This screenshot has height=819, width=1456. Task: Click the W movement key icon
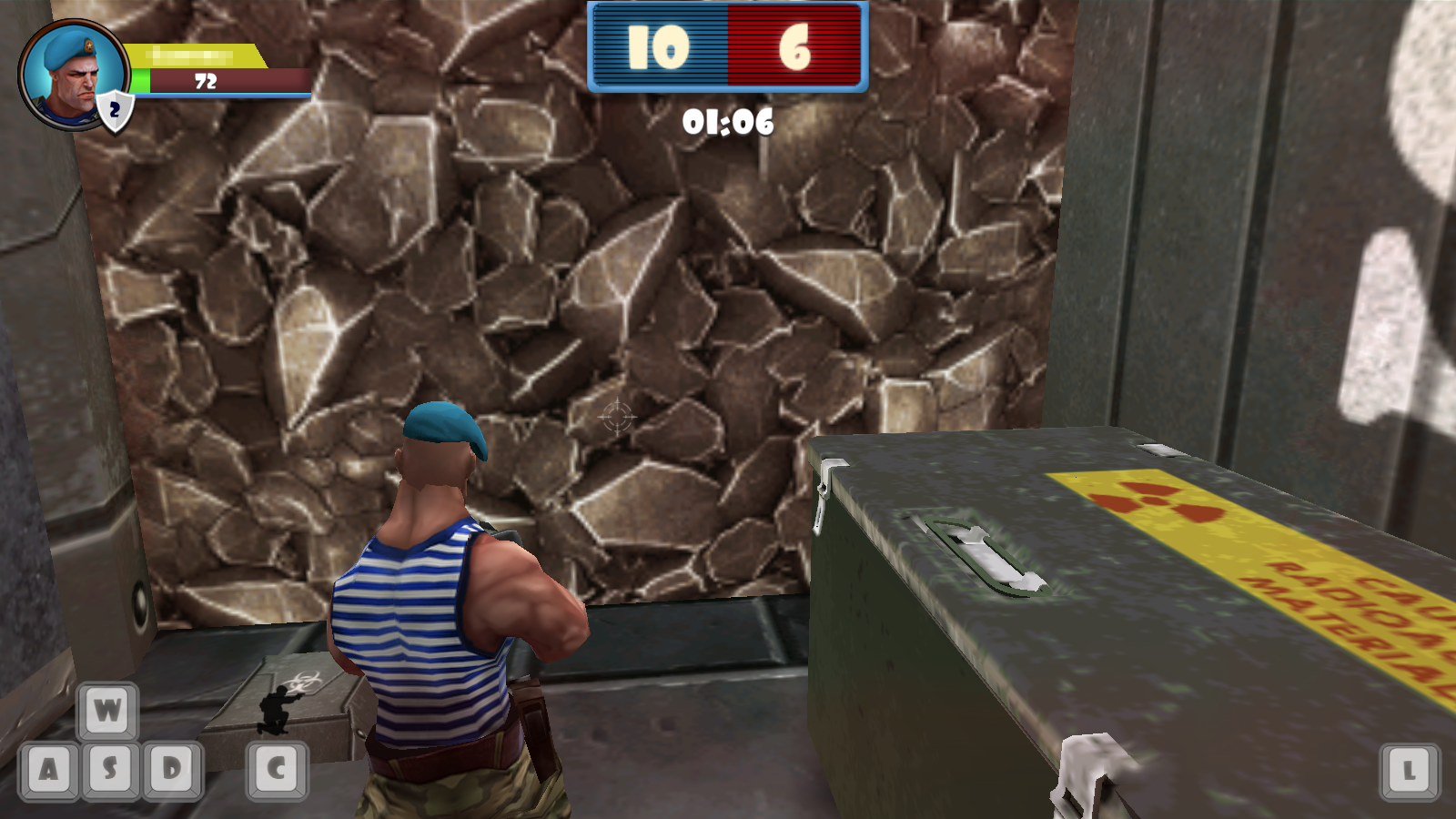106,709
